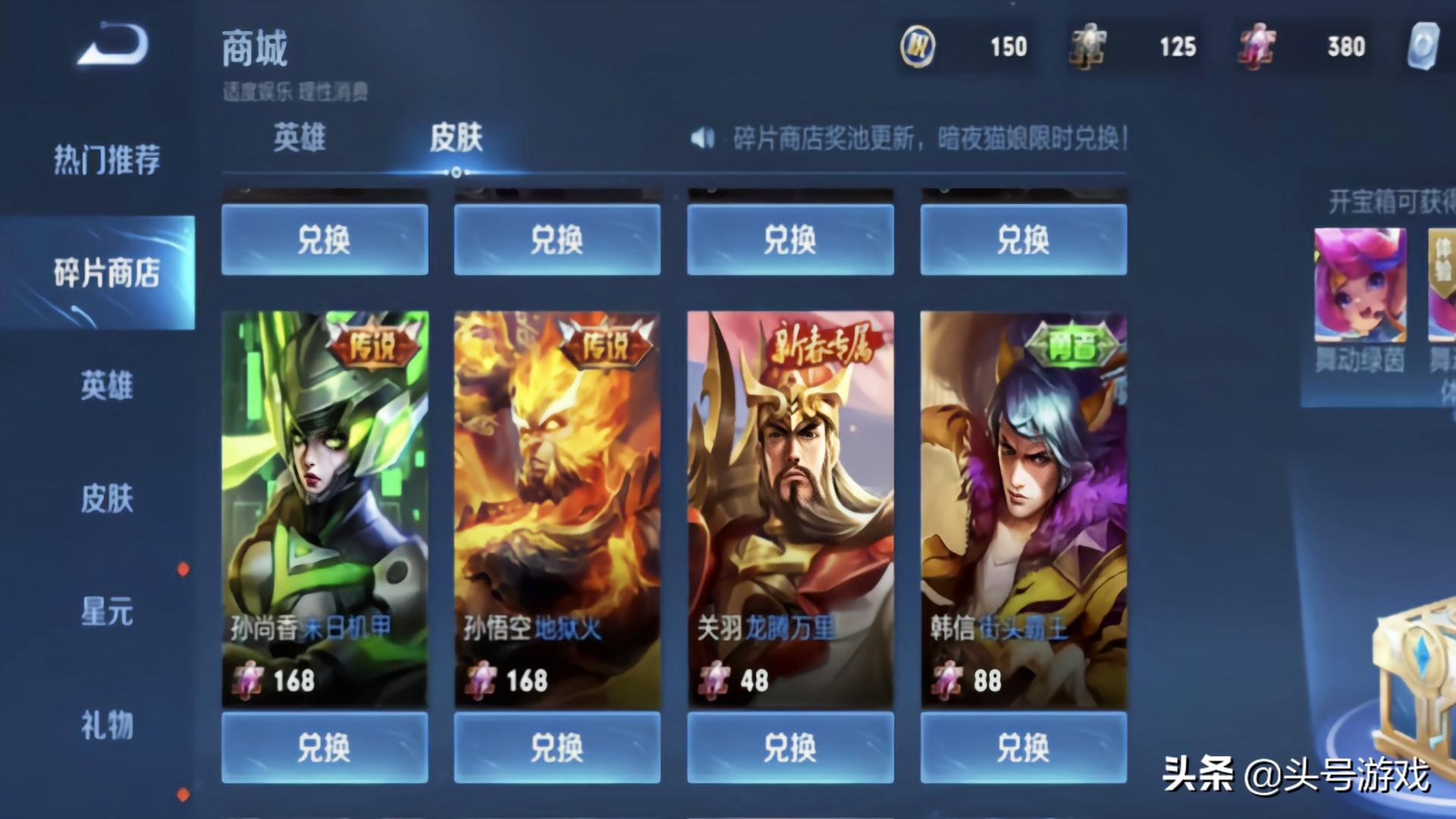The width and height of the screenshot is (1456, 819).
Task: Click the speaker icon next to the announcement text
Action: click(704, 138)
